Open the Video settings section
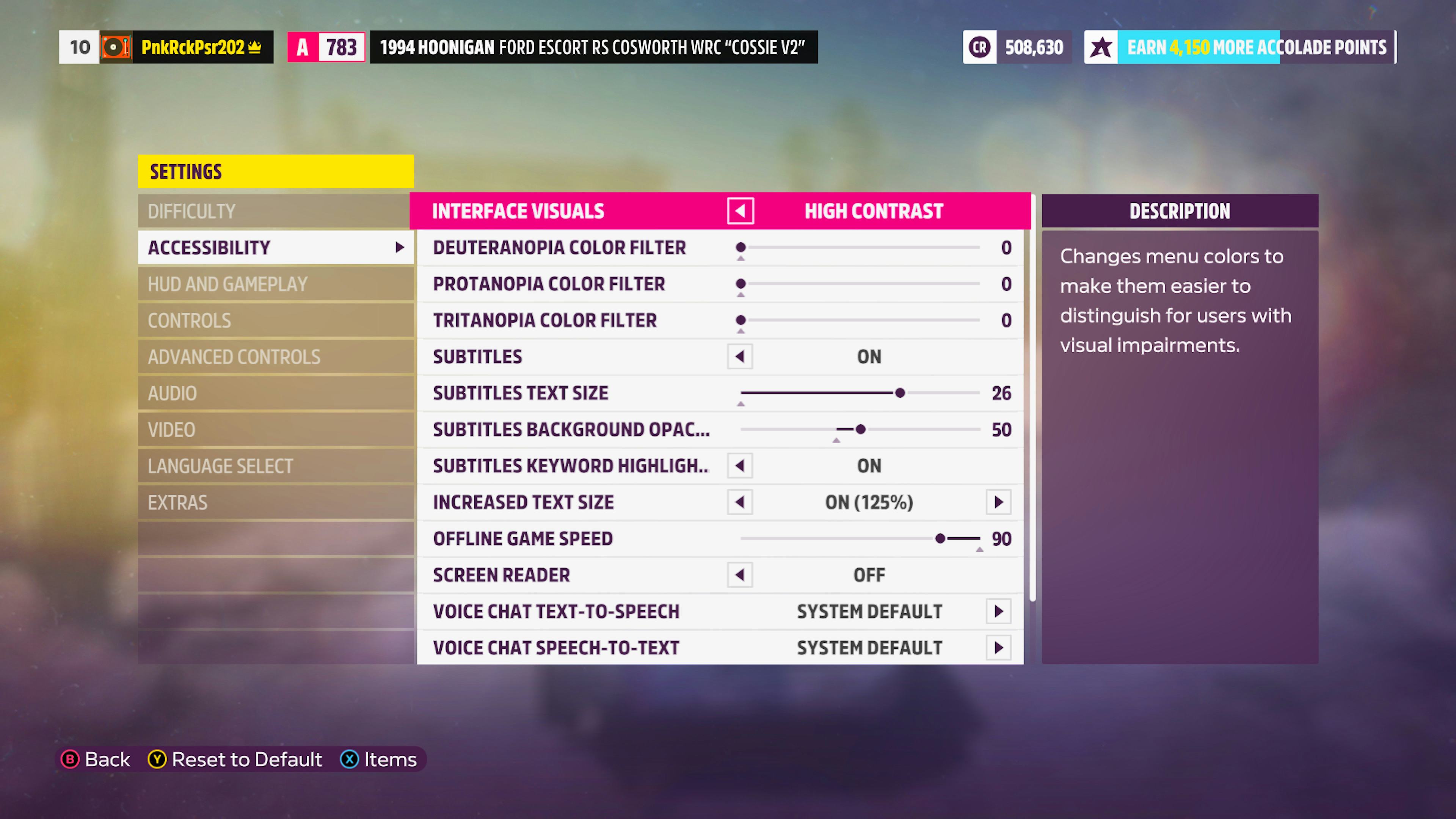 tap(275, 430)
